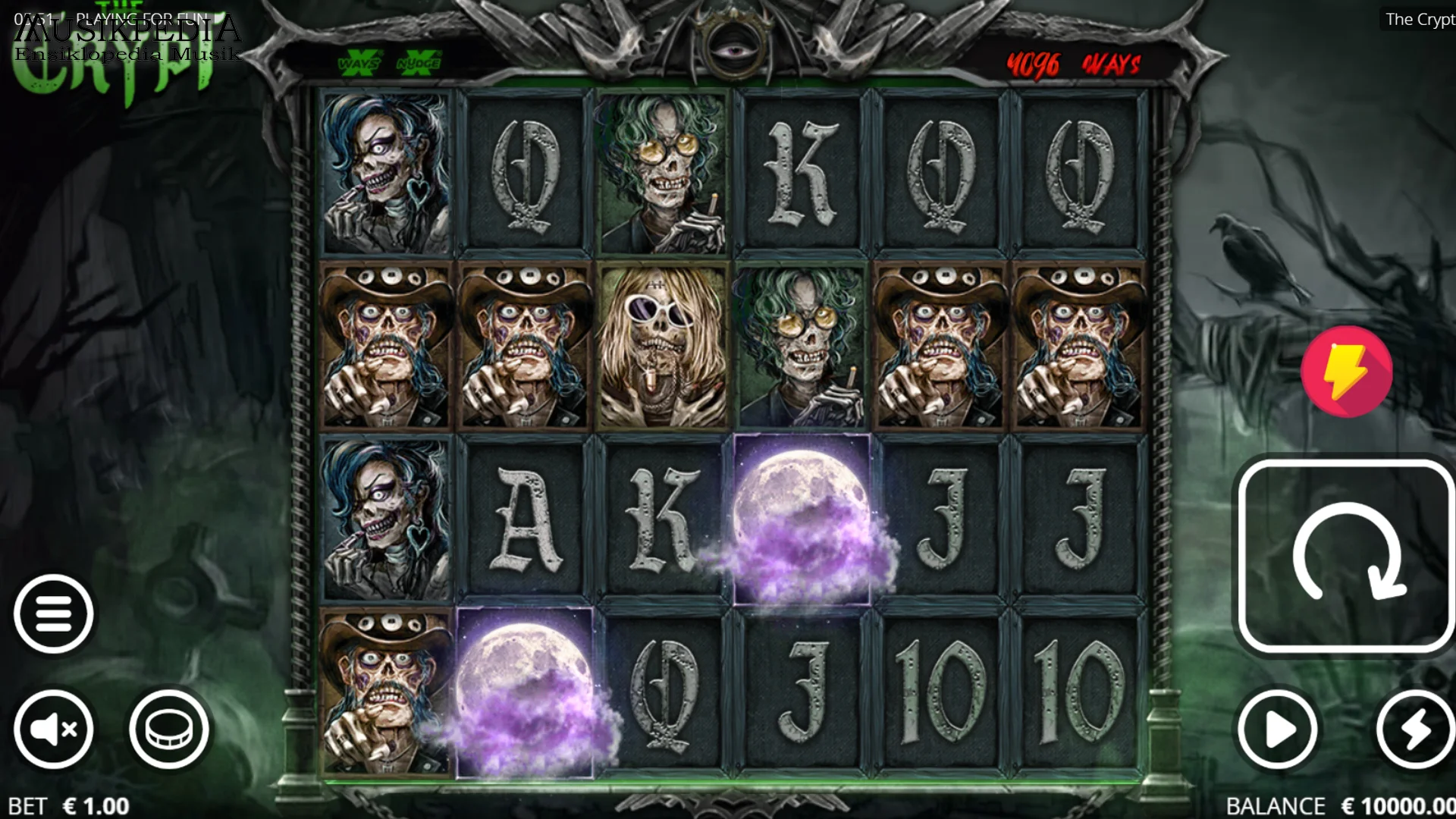Open the game history chip icon
Viewport: 1456px width, 819px height.
pos(168,729)
